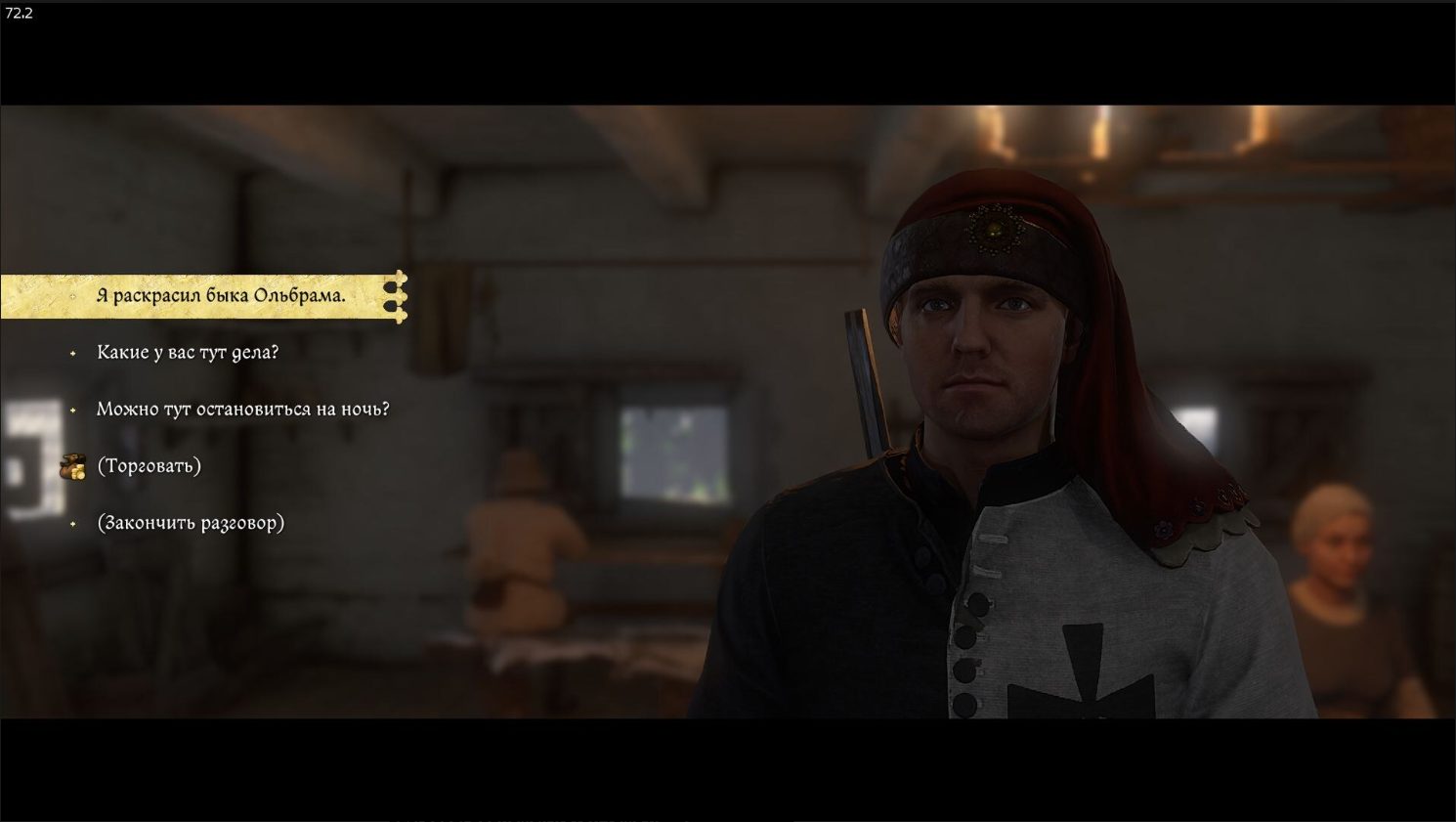Ask "Какие у вас тут дела?"
The height and width of the screenshot is (822, 1456).
click(x=187, y=353)
